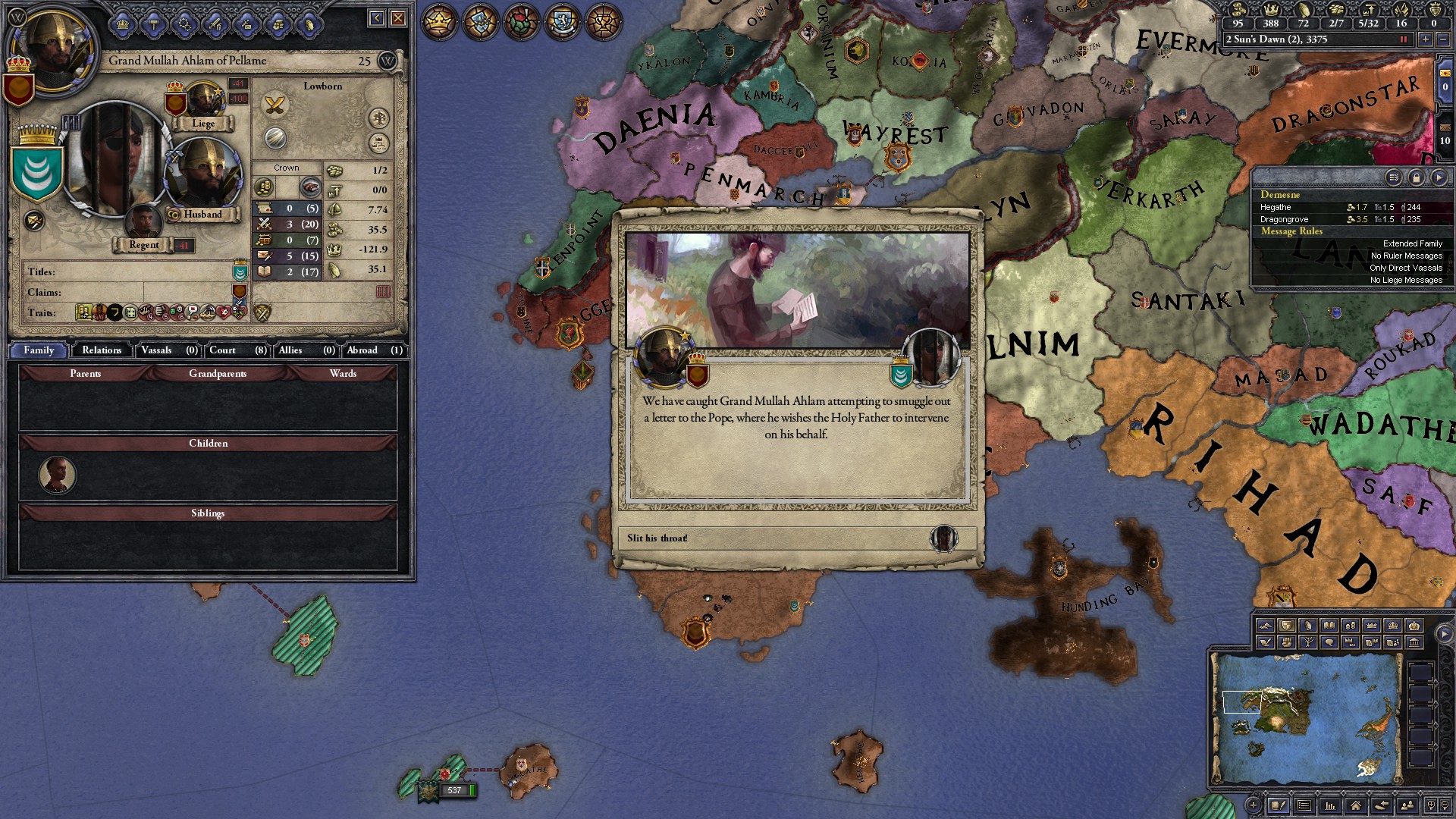This screenshot has width=1456, height=819.
Task: Toggle the red pause button by the date
Action: click(x=1403, y=39)
